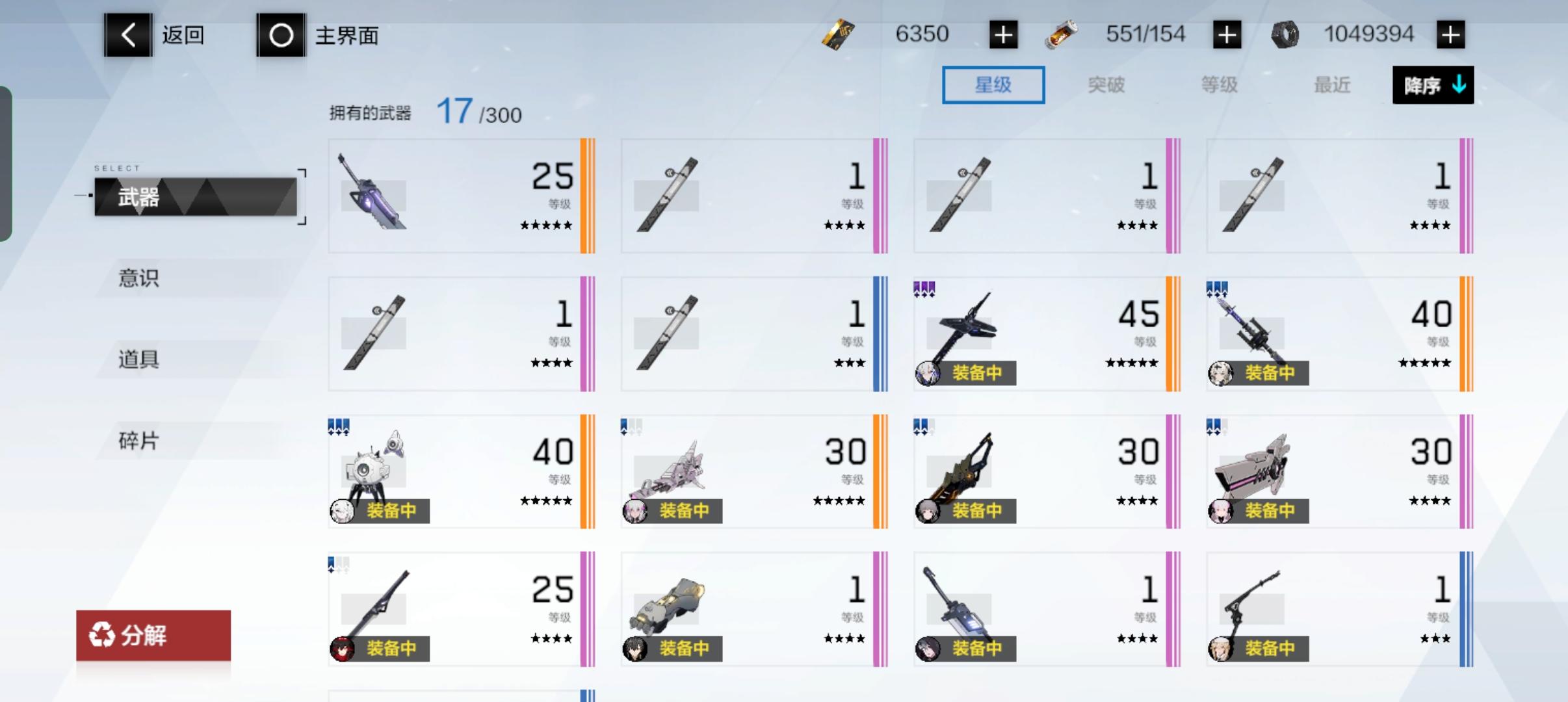This screenshot has width=1568, height=702.
Task: Open the 碎片 fragments tab
Action: (x=138, y=439)
